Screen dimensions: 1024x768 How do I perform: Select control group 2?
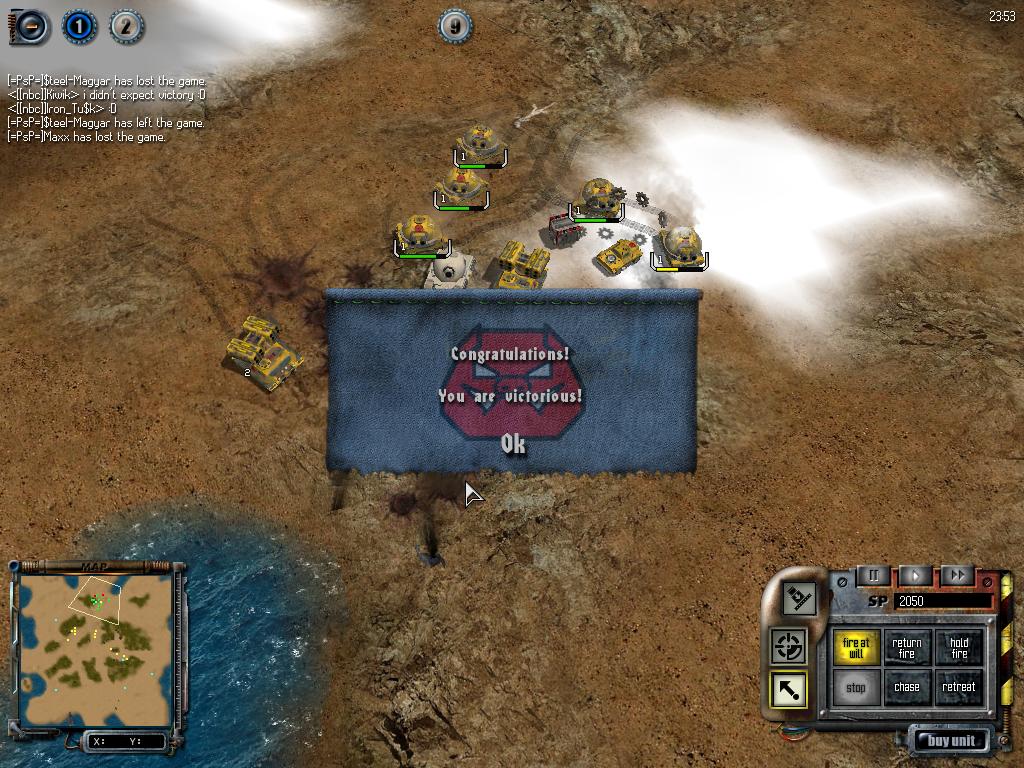pyautogui.click(x=126, y=26)
